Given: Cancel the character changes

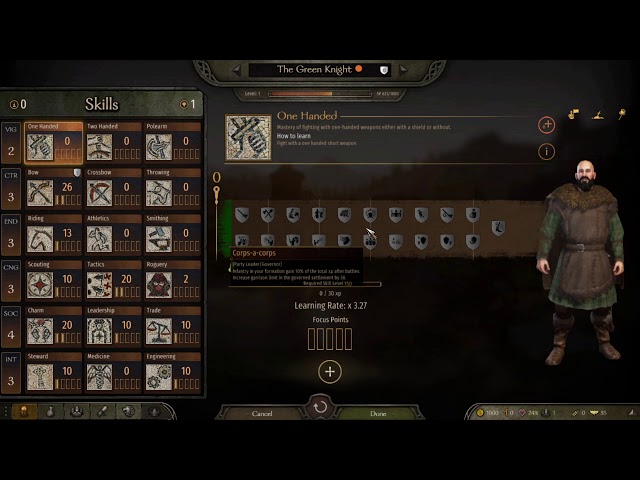Looking at the screenshot, I should point(262,413).
